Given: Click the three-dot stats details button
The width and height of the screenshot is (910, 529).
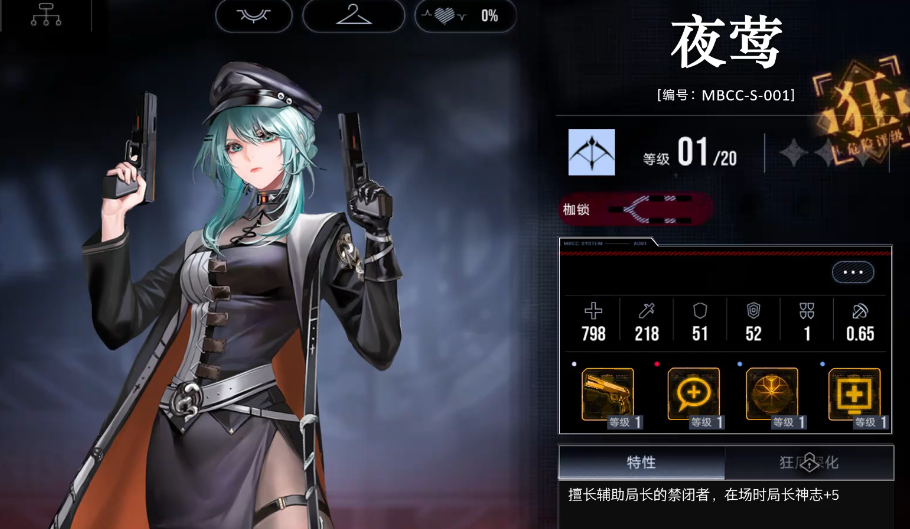Looking at the screenshot, I should point(852,272).
